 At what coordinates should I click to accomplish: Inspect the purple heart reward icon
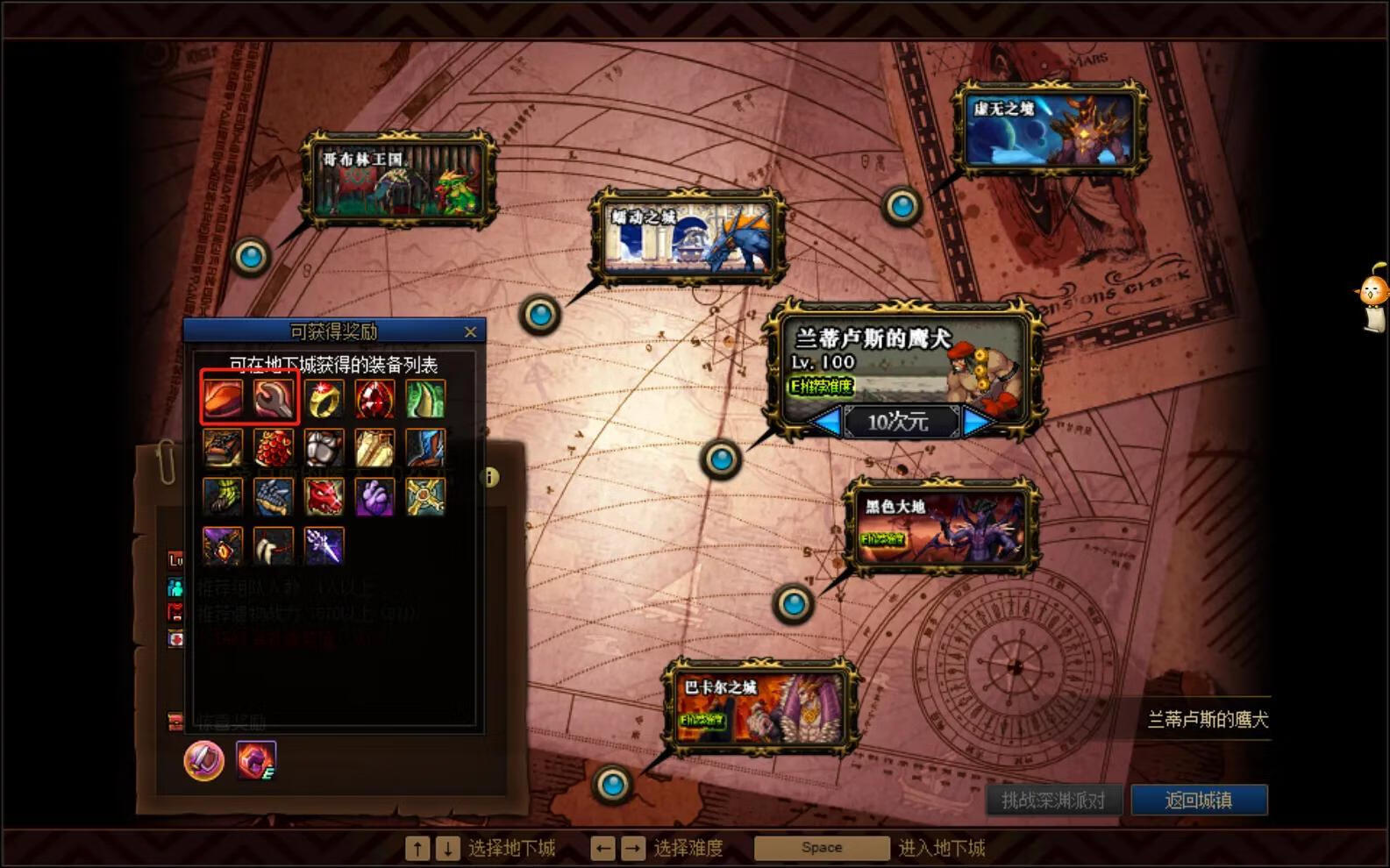(x=374, y=497)
